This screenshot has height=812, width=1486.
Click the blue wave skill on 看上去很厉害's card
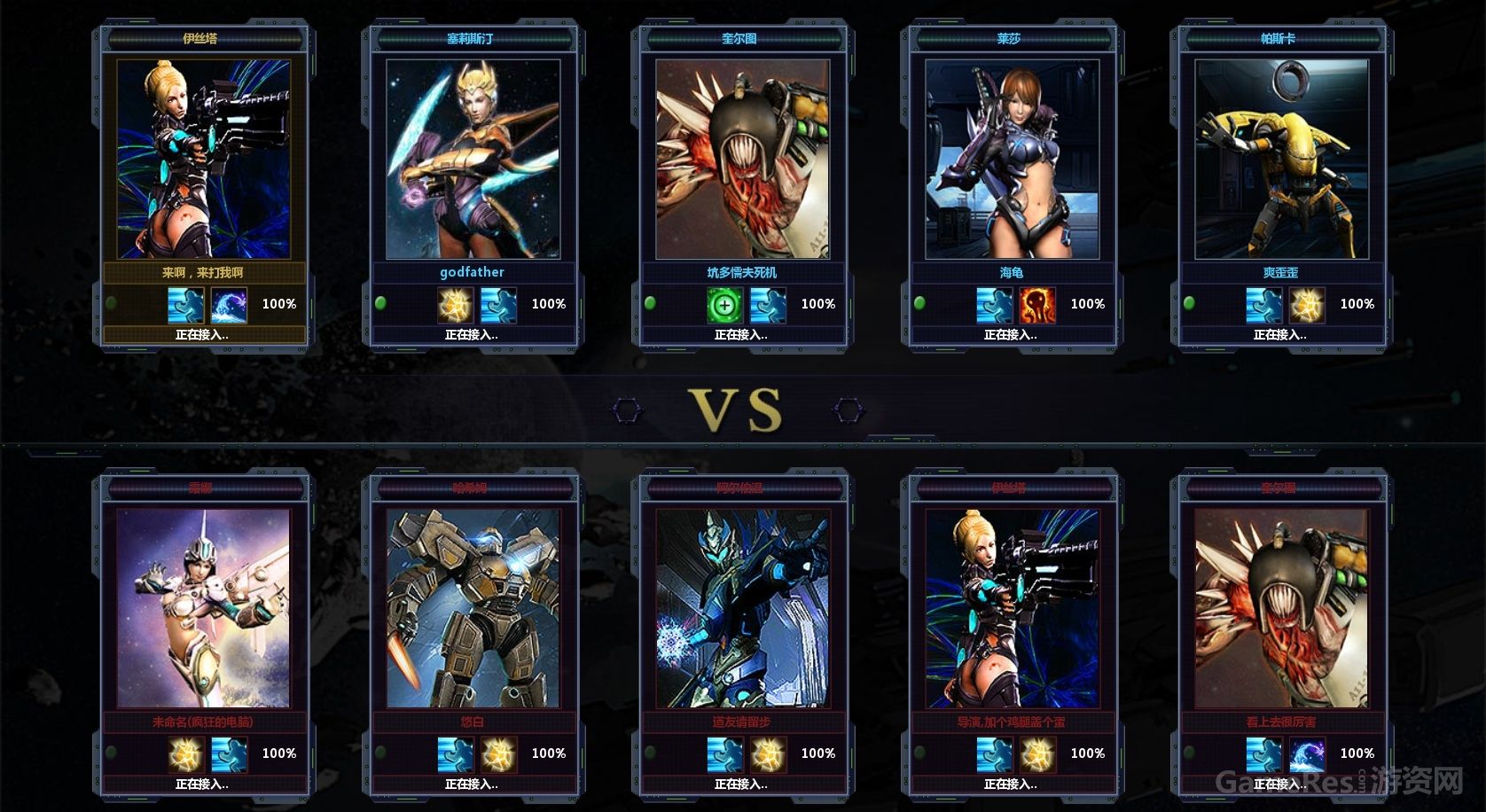[x=1306, y=754]
